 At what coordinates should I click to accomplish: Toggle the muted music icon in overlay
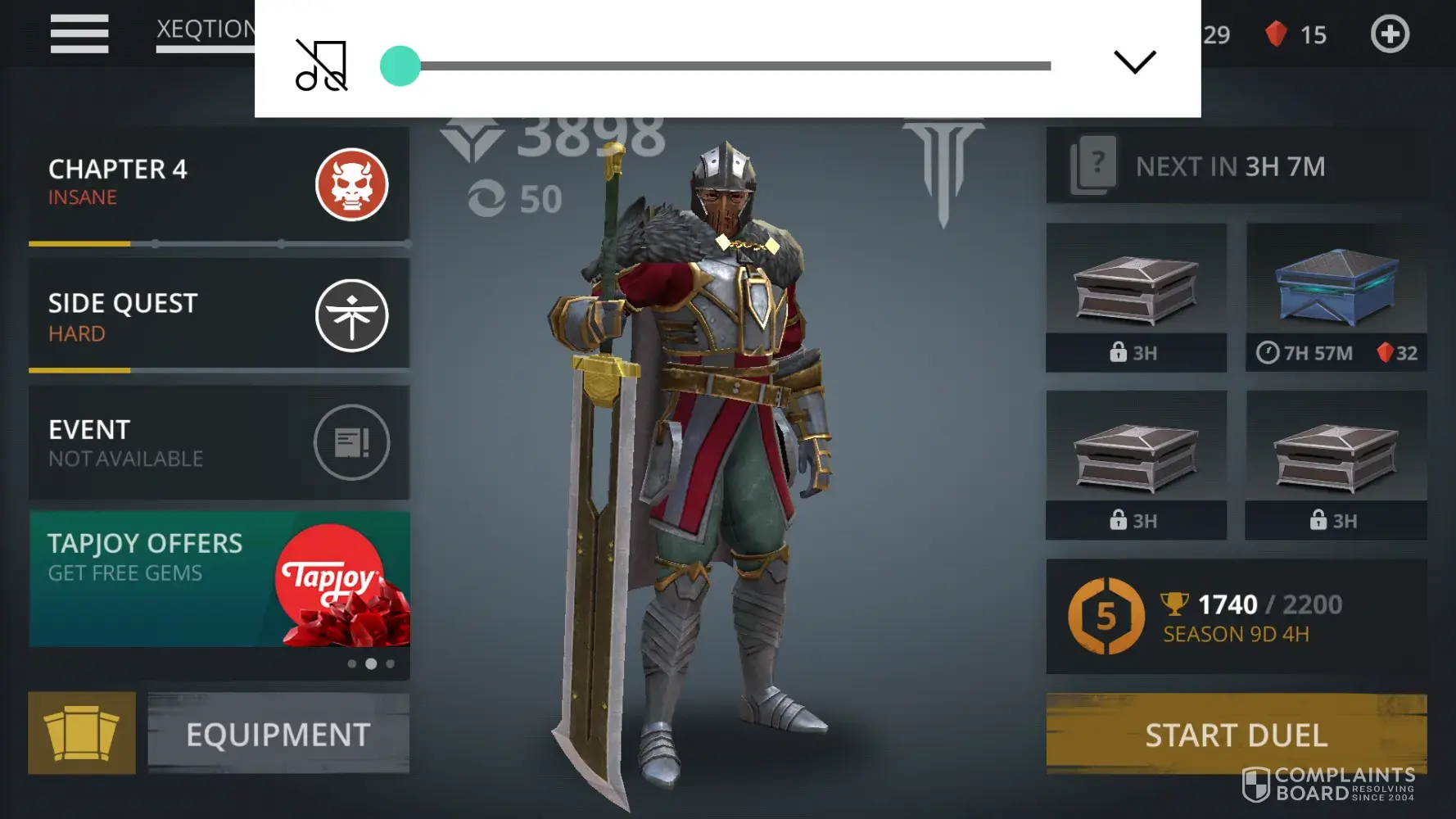(x=321, y=66)
